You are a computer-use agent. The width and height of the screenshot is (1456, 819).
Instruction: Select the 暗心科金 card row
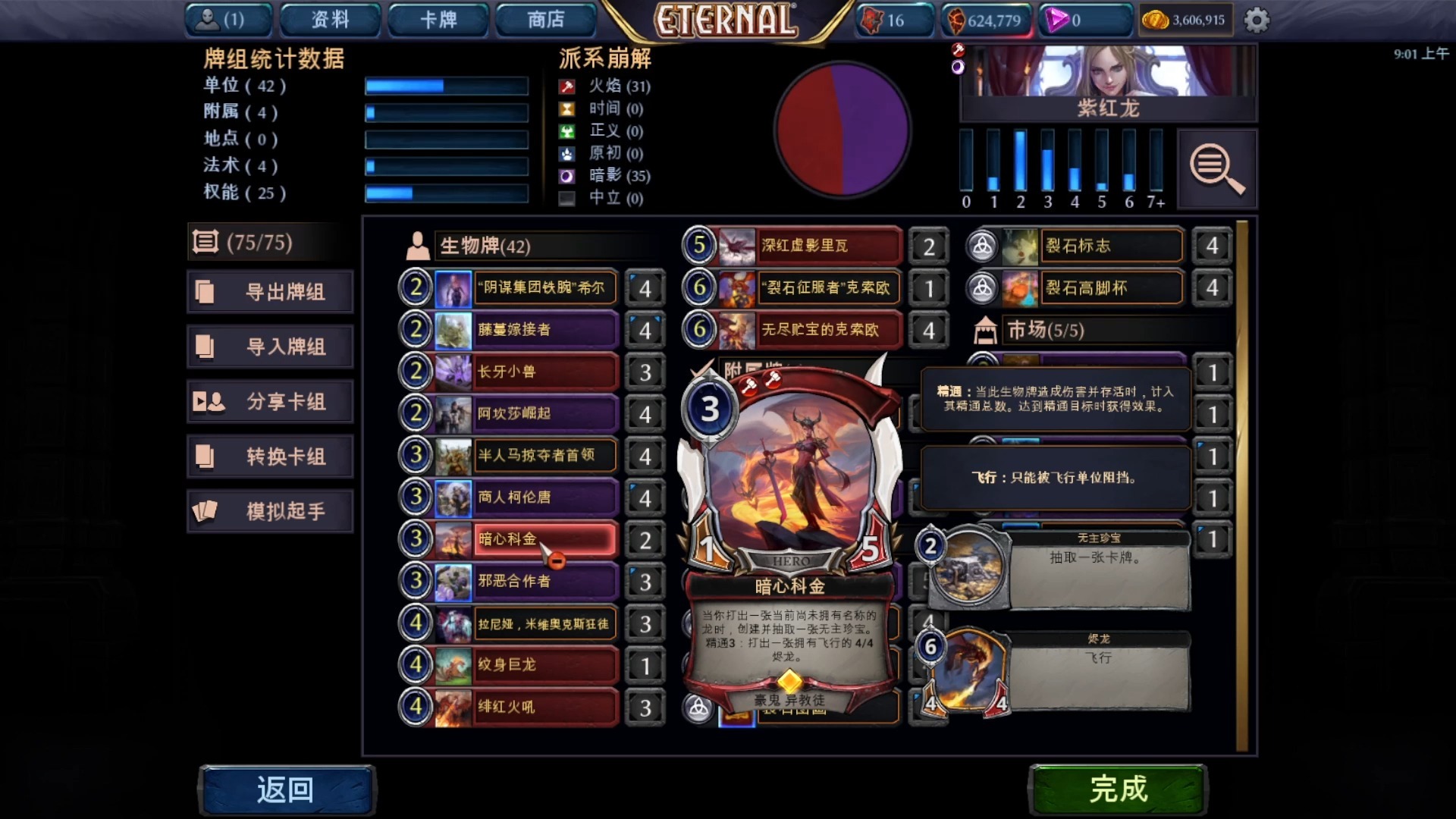click(542, 539)
